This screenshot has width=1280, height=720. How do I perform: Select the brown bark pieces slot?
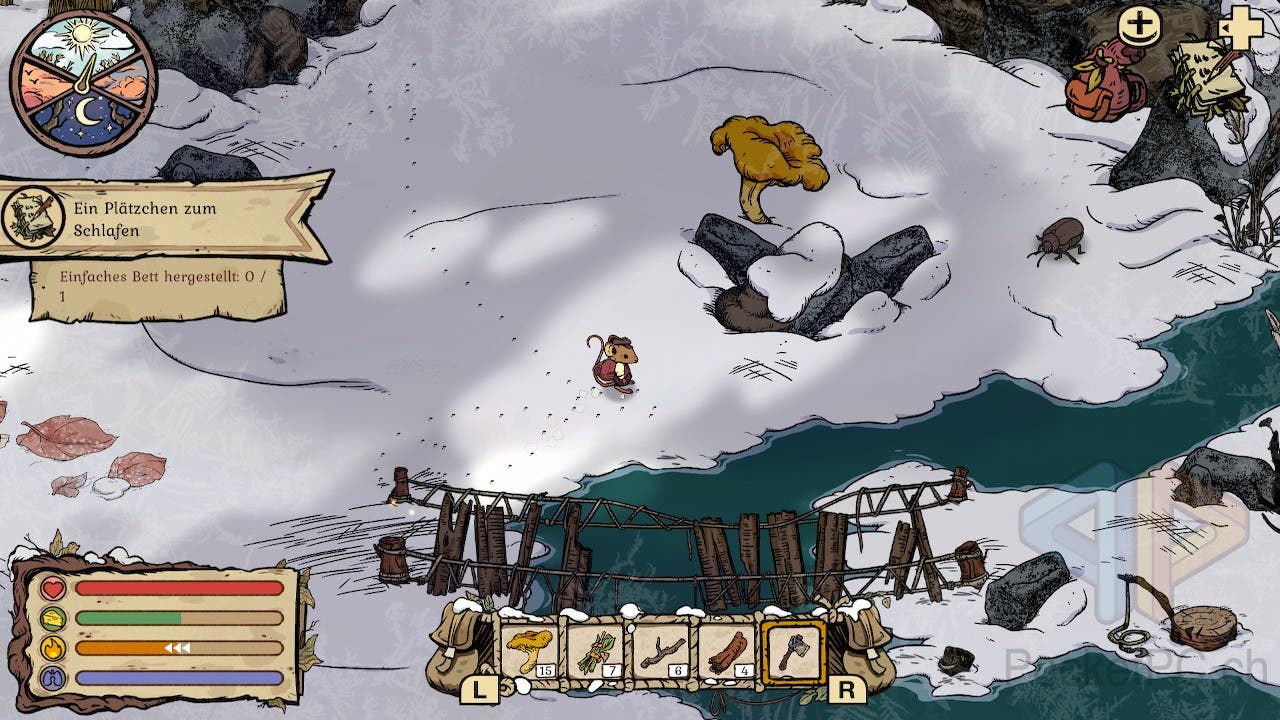(x=727, y=651)
